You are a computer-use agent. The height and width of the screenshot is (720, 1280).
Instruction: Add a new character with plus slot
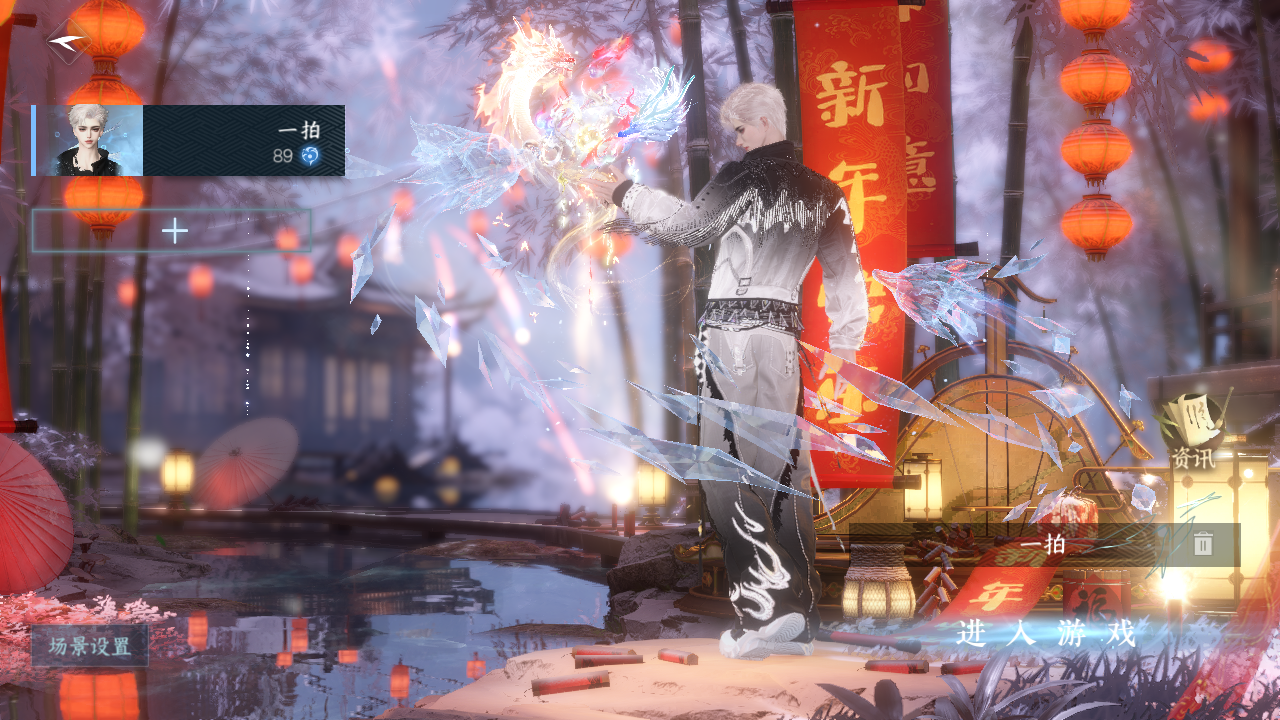coord(172,231)
